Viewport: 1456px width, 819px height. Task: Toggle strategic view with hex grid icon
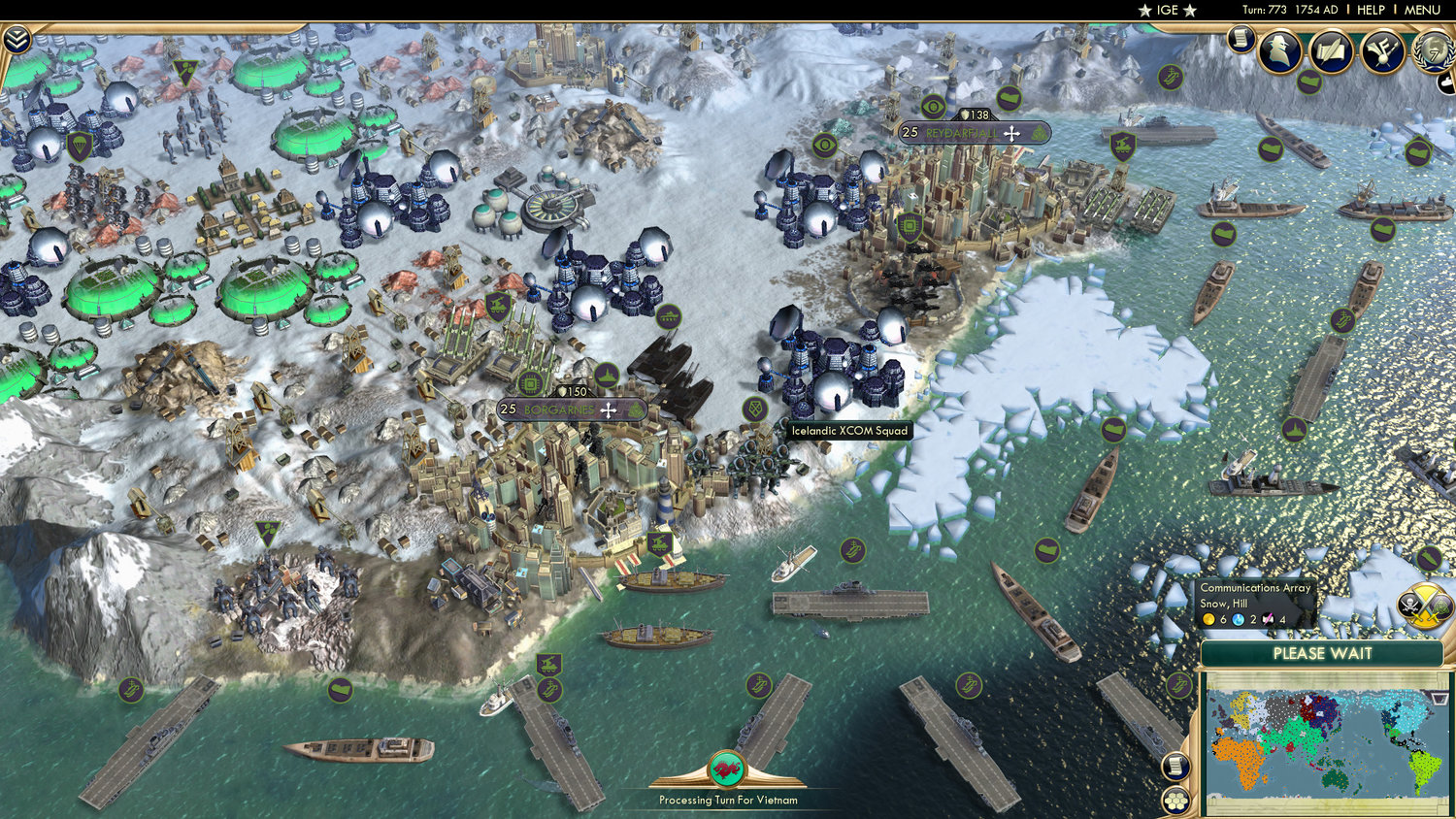(x=1175, y=801)
